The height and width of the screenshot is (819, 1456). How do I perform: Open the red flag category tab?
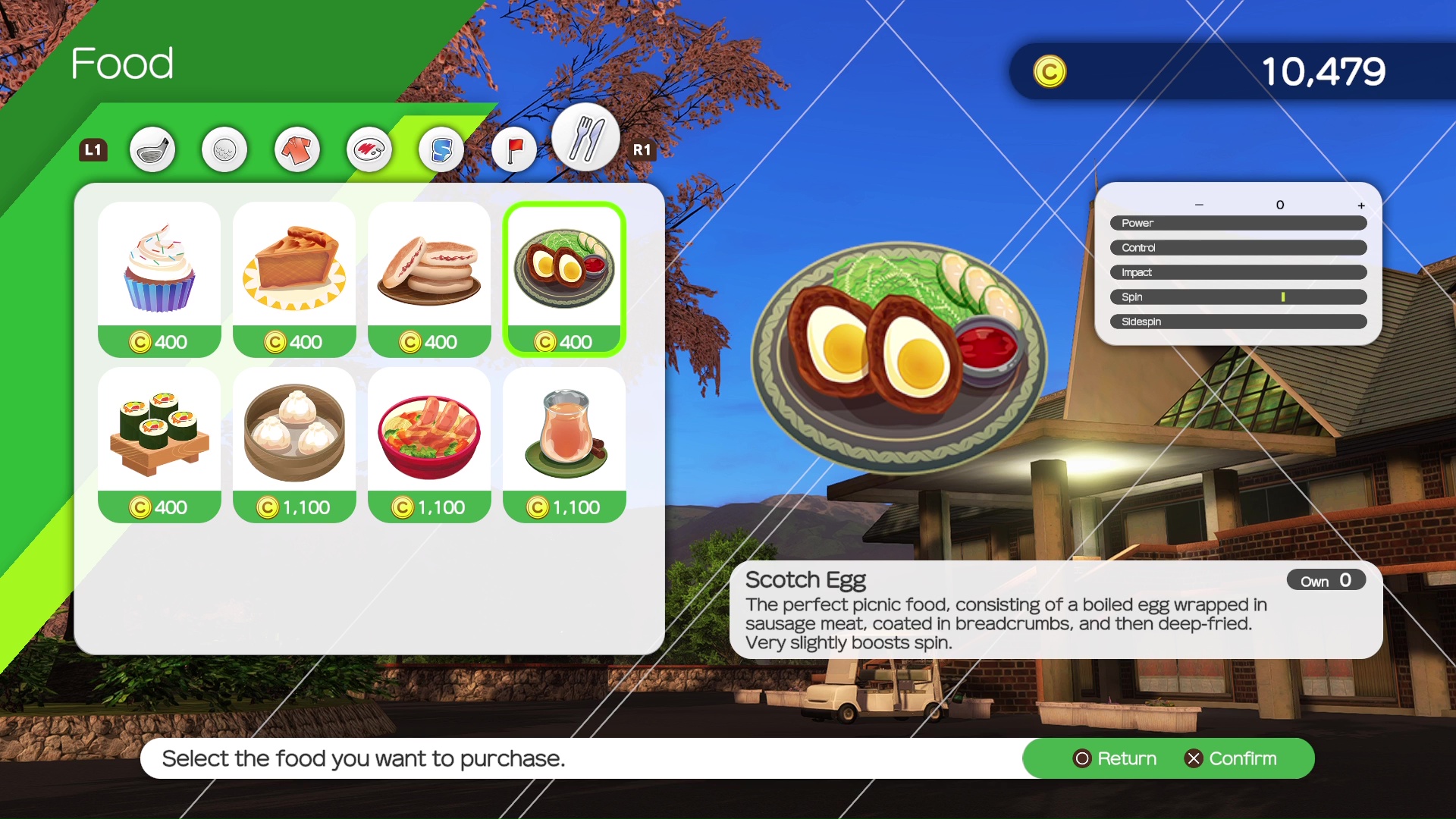(514, 149)
